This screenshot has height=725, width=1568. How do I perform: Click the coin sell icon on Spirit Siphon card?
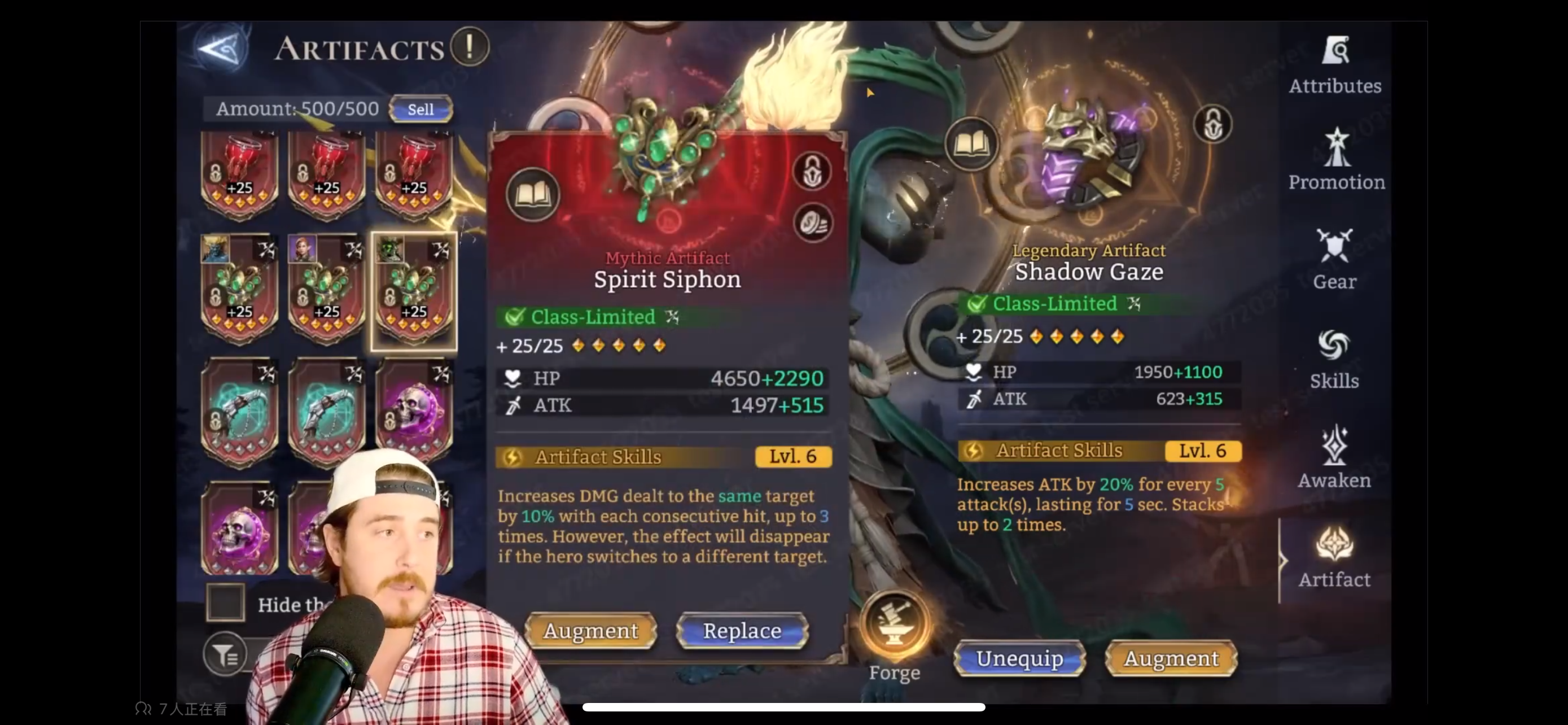[x=814, y=224]
